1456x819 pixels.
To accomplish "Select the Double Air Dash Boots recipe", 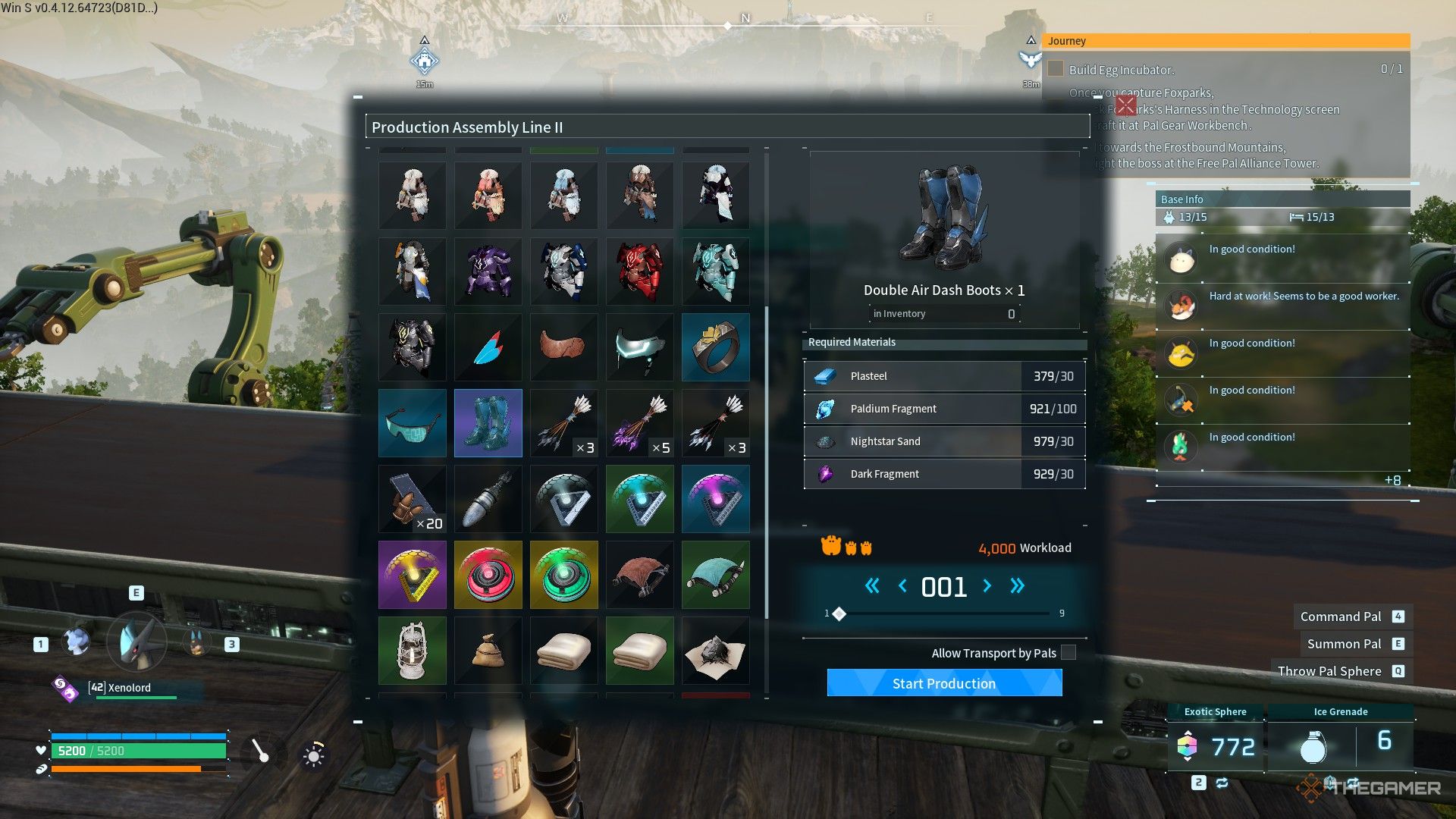I will [488, 423].
